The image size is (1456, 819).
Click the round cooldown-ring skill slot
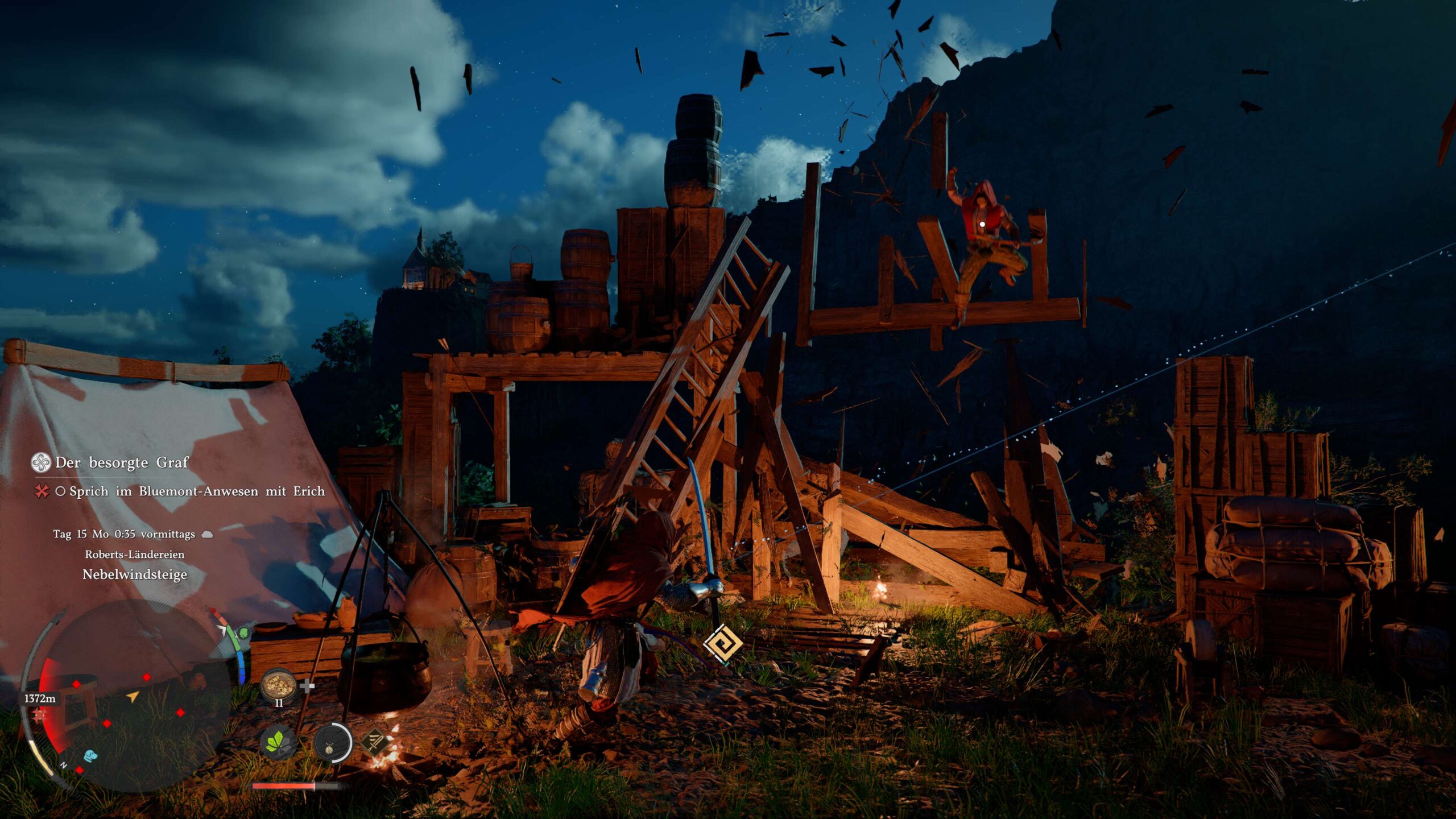pyautogui.click(x=333, y=743)
